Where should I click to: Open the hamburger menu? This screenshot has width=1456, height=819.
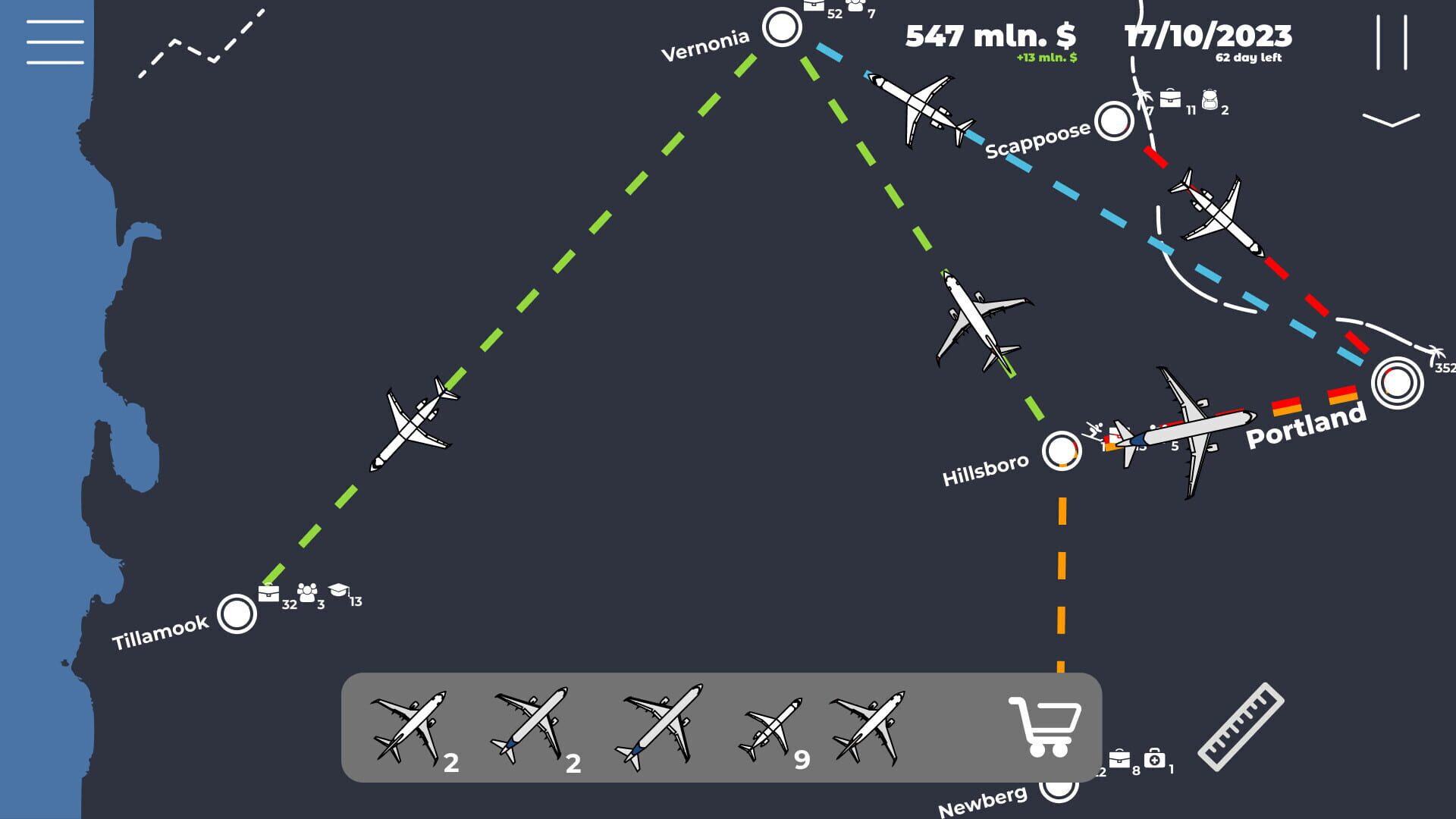tap(54, 42)
